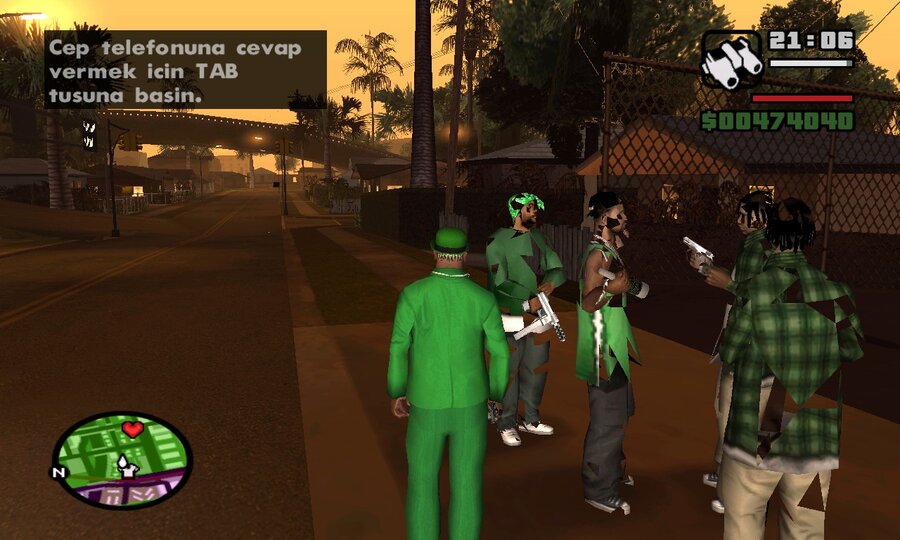The height and width of the screenshot is (540, 900).
Task: Click the north indicator on the radar
Action: [x=59, y=472]
